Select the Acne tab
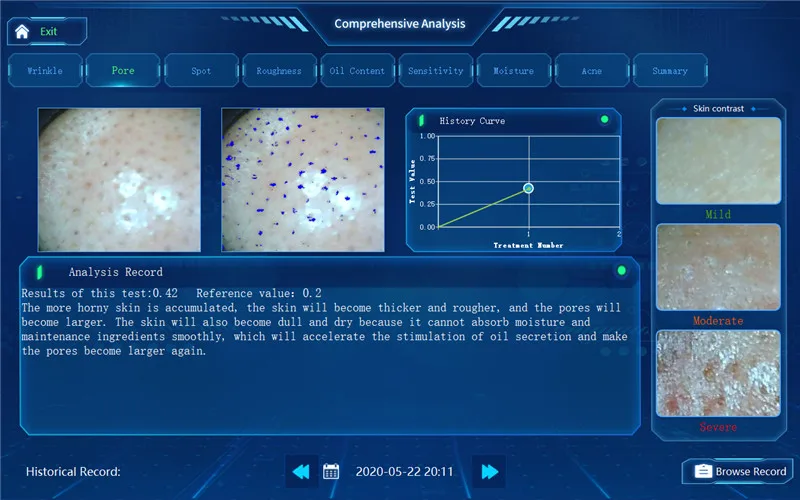 tap(591, 71)
